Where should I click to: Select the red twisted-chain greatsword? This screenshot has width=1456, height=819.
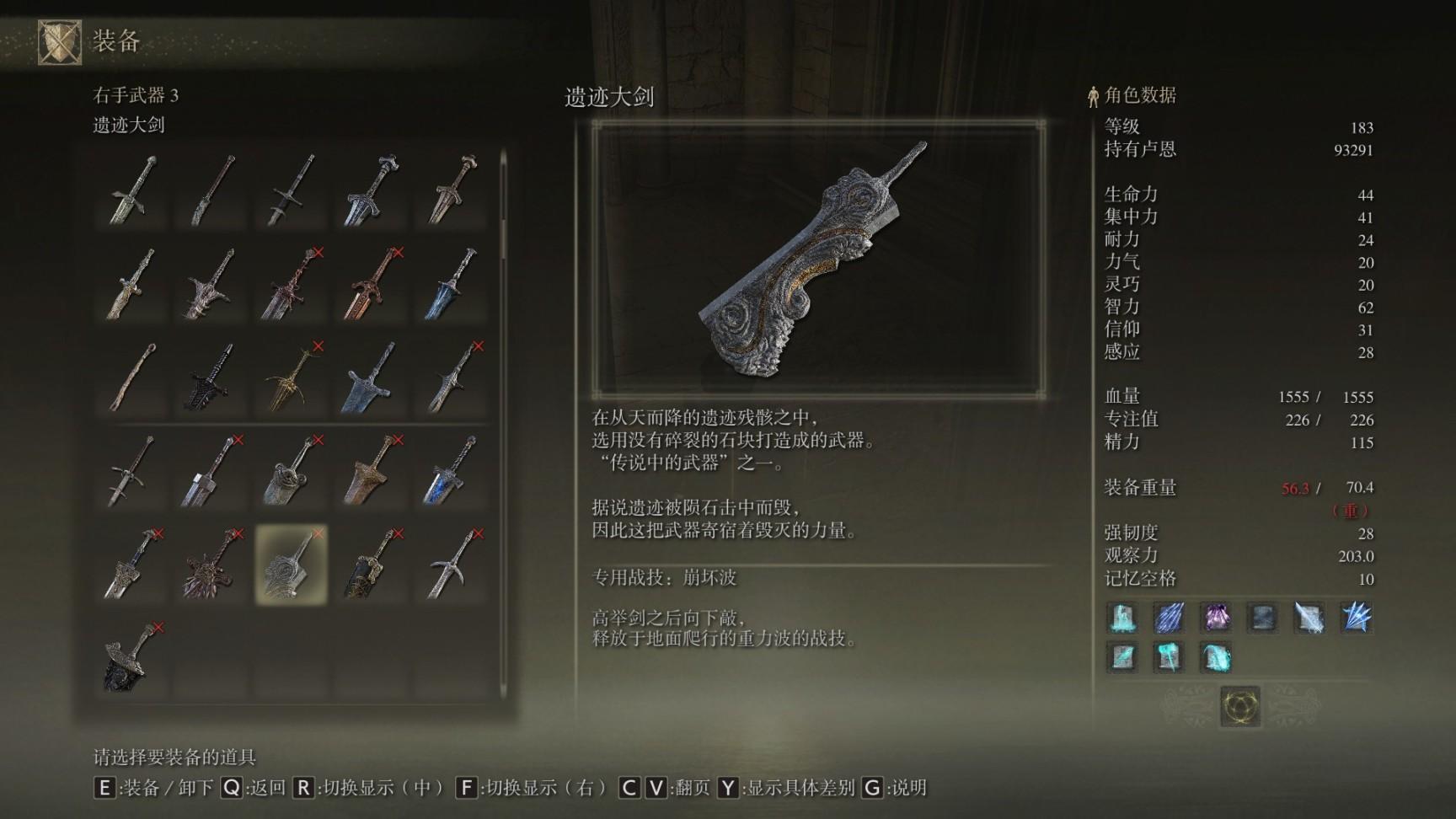click(291, 283)
